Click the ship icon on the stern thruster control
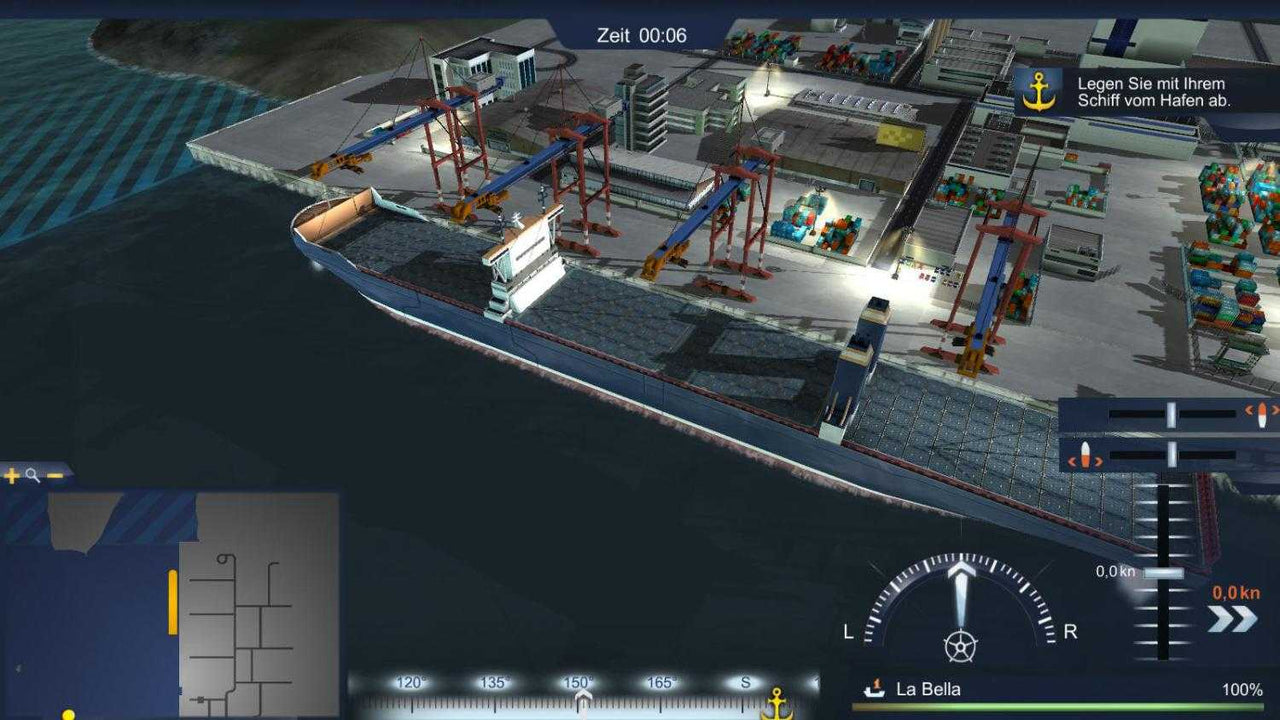1280x720 pixels. coord(1085,454)
